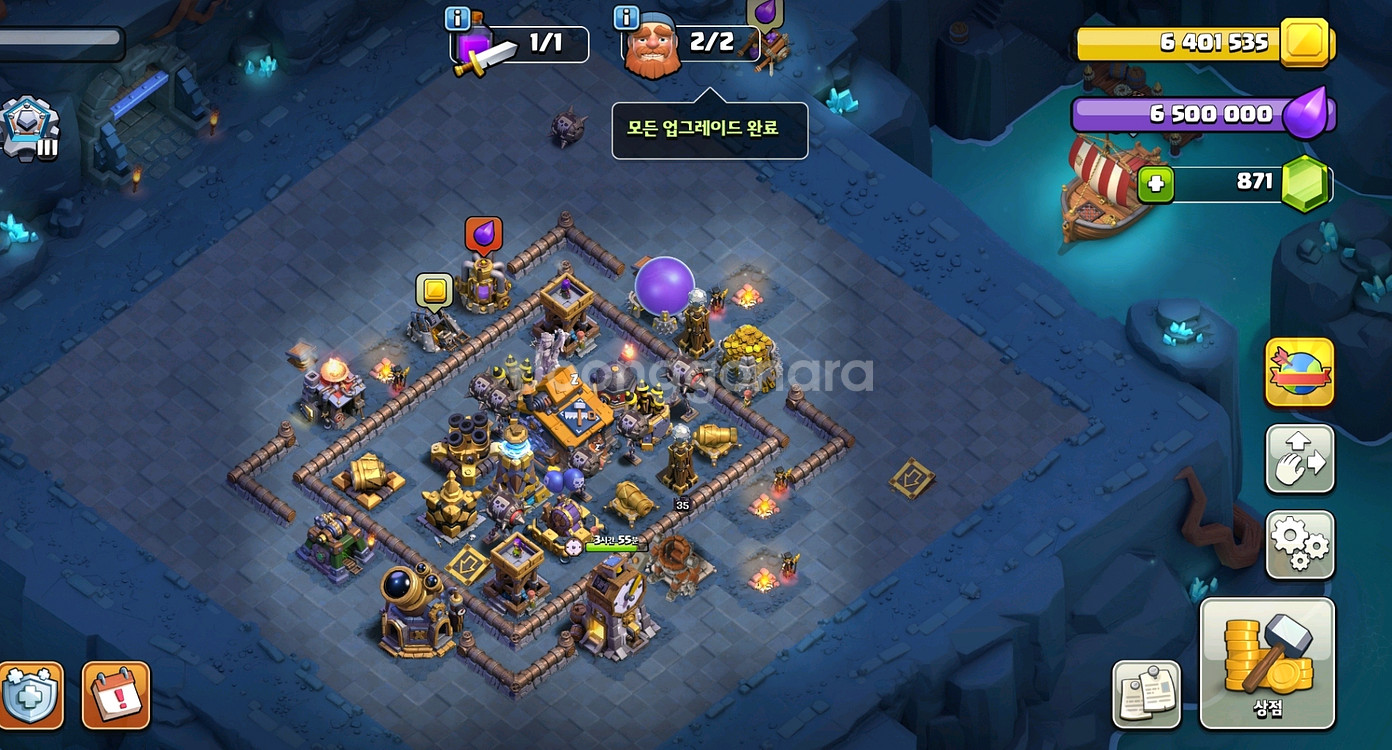1392x750 pixels.
Task: Open the world map globe button
Action: (x=1300, y=372)
